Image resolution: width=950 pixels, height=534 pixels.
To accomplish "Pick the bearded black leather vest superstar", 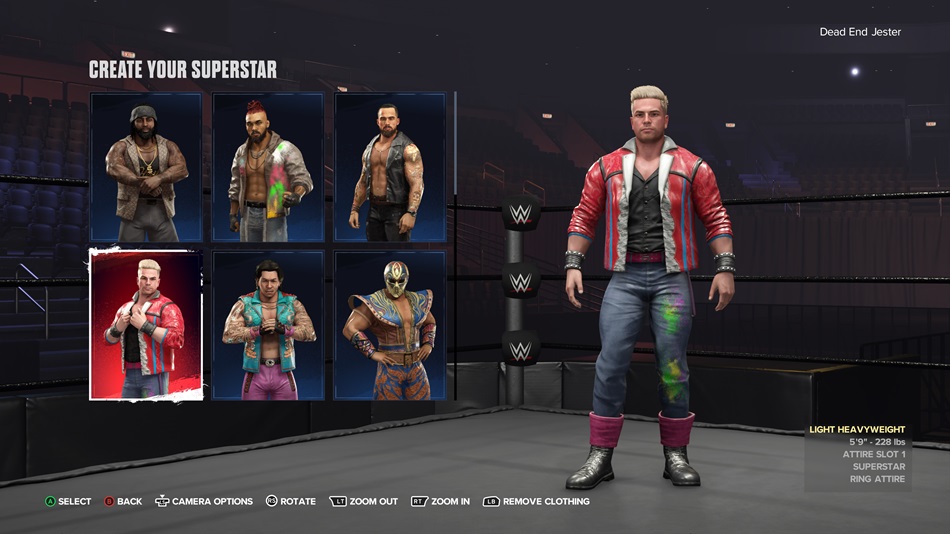I will pyautogui.click(x=390, y=168).
